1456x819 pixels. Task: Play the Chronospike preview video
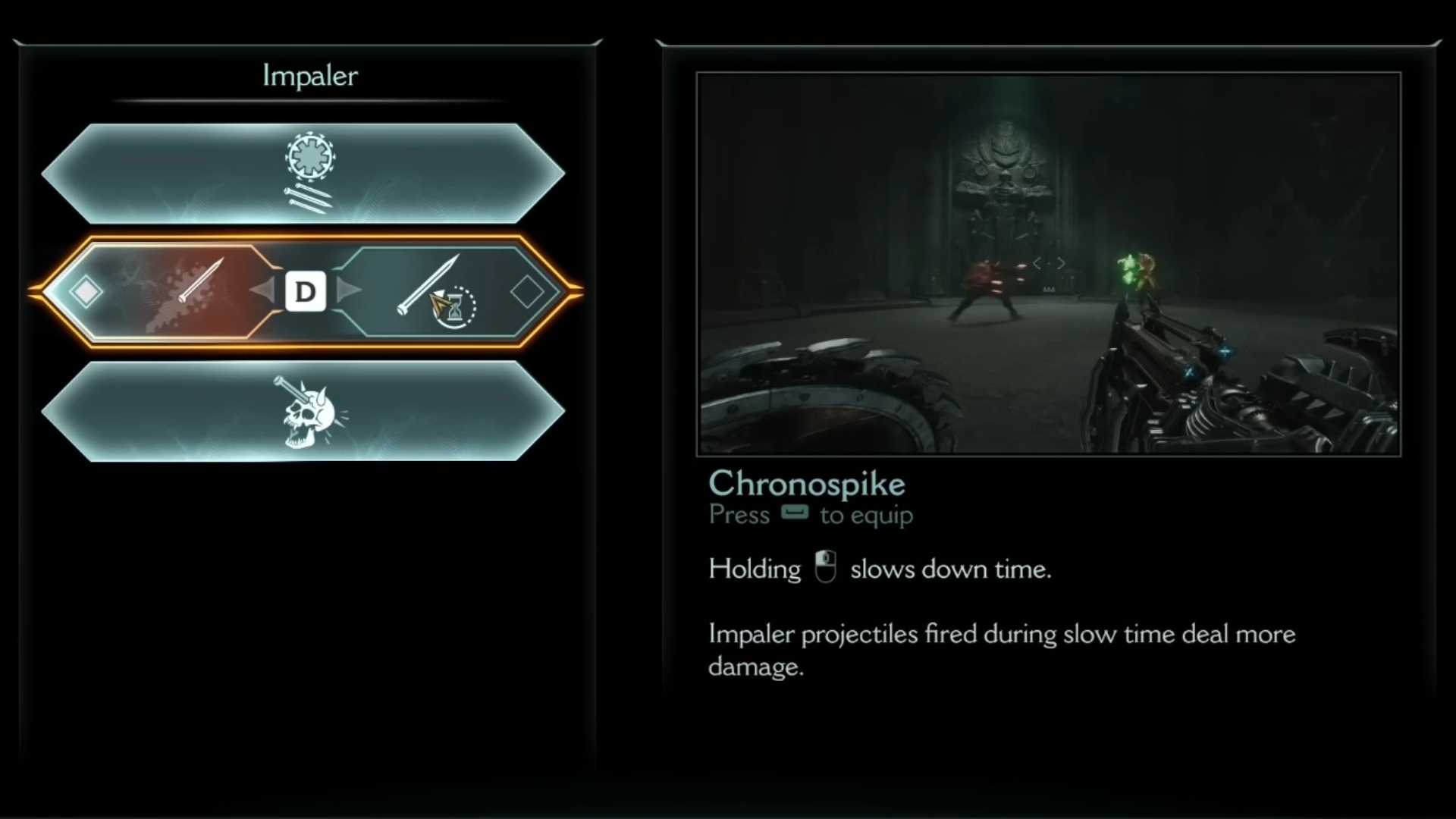[x=1048, y=264]
